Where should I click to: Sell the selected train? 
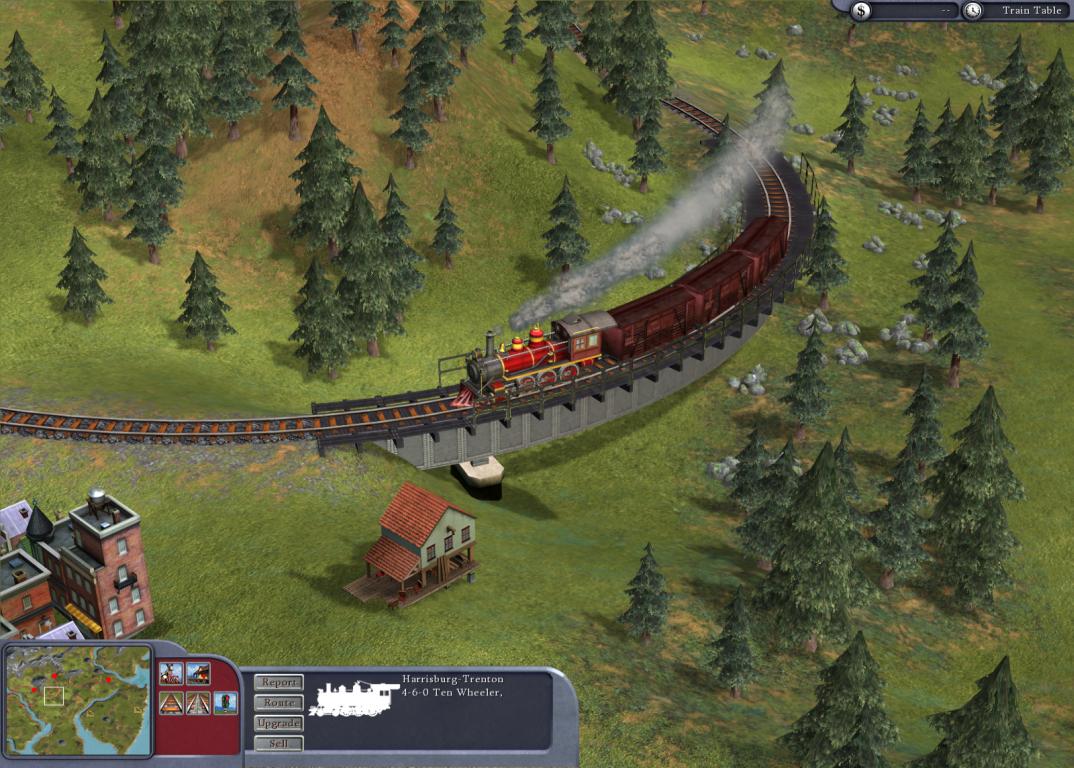[x=278, y=743]
